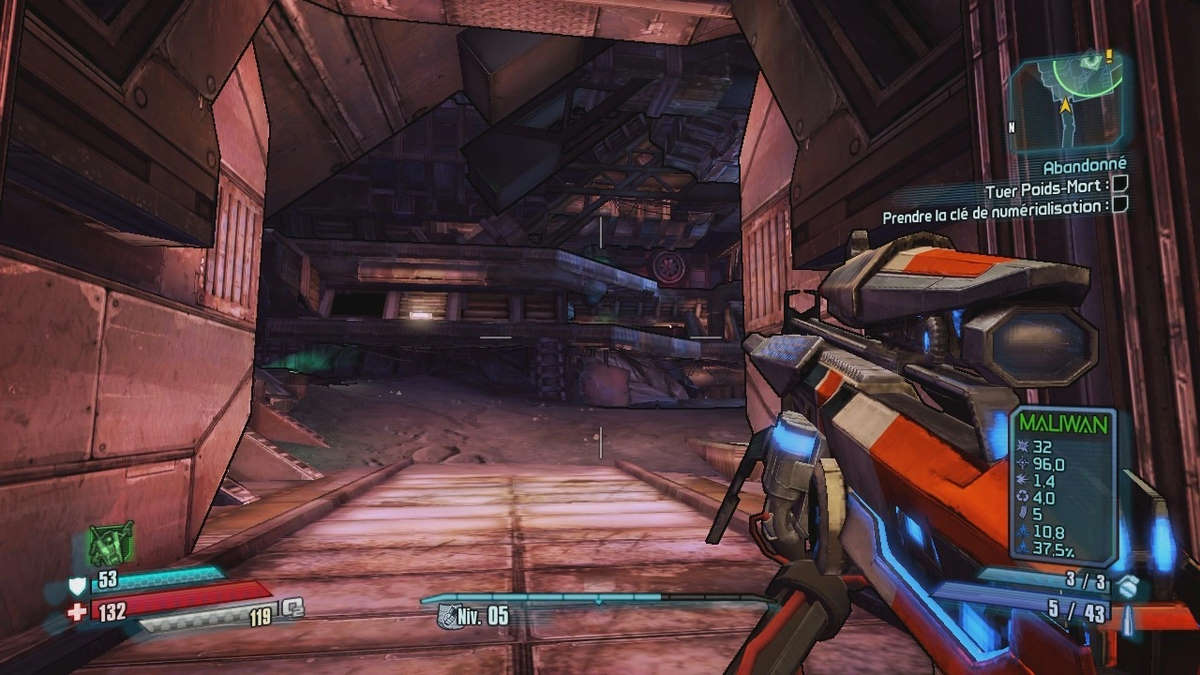Click the 'Abandonné' mission title
Screen dimensions: 1200x675
pos(1084,165)
